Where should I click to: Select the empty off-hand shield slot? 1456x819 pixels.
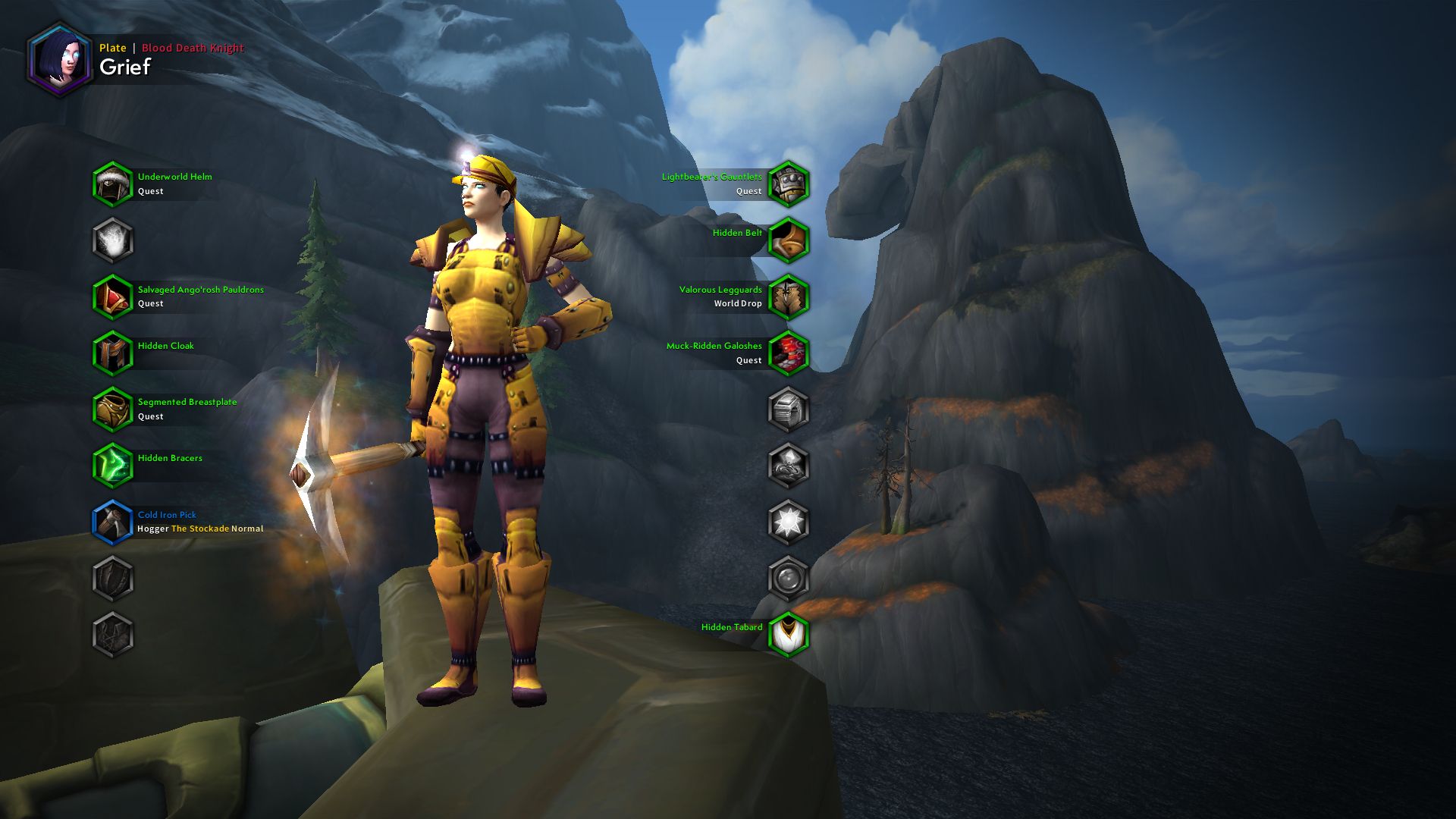[x=112, y=579]
